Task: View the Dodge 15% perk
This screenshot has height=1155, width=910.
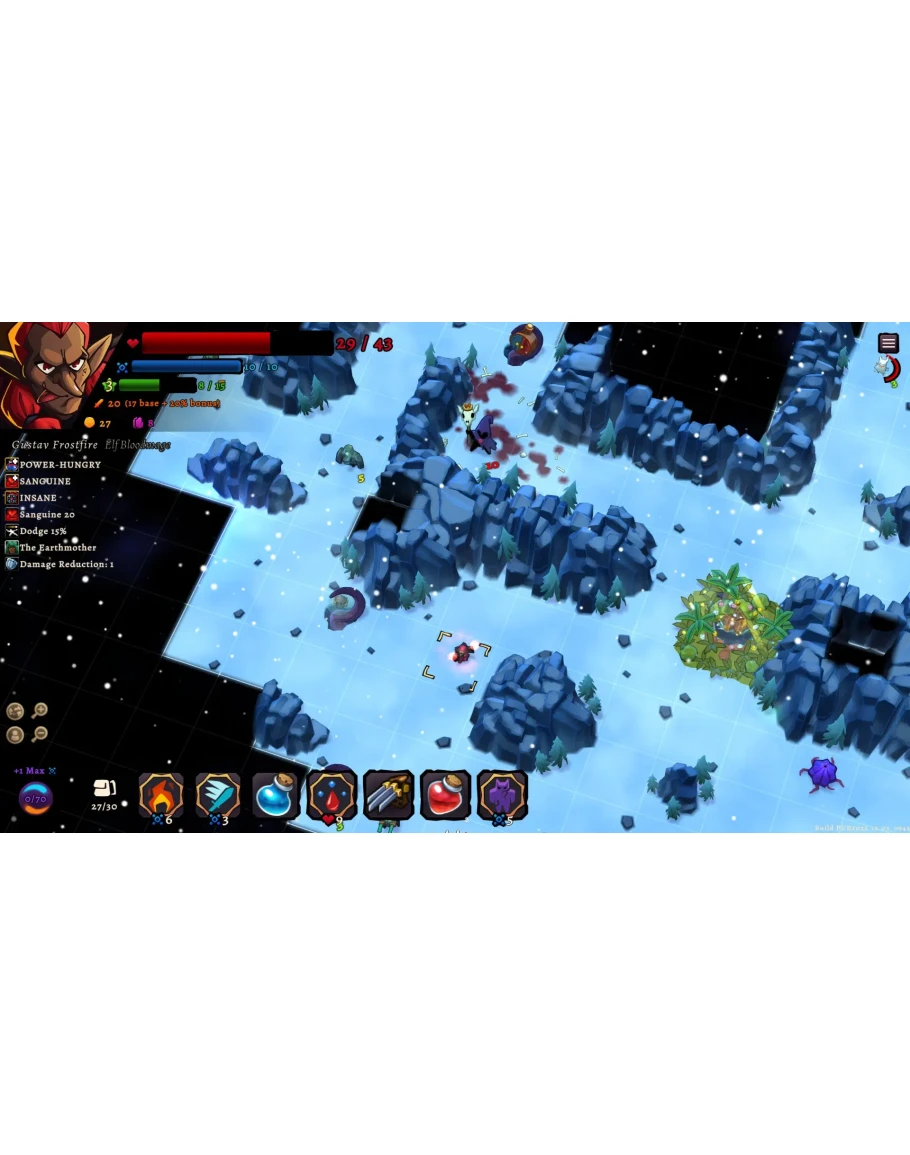Action: coord(42,531)
